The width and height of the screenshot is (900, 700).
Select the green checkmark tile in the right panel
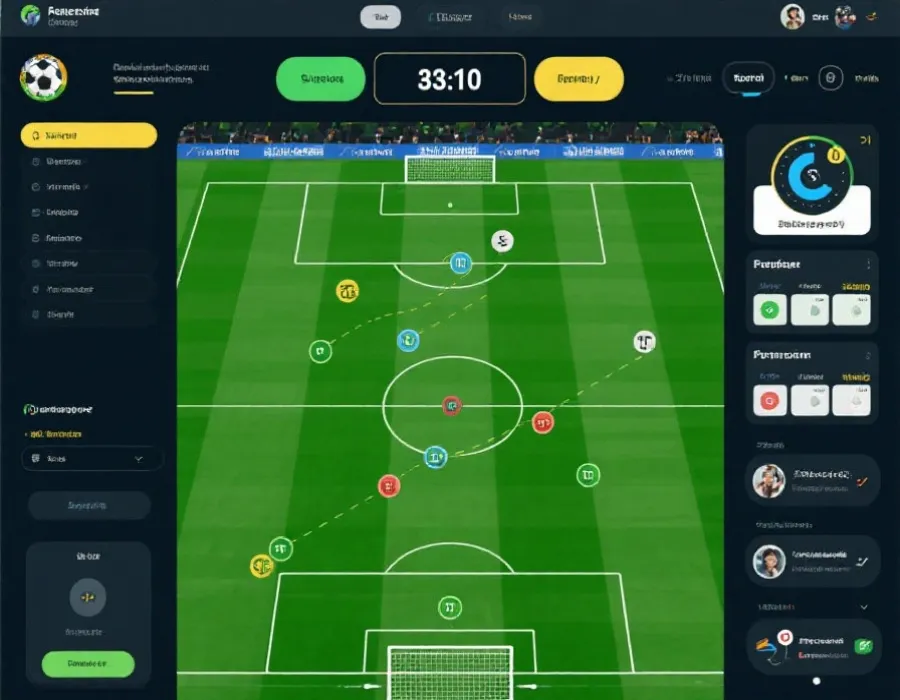coord(769,310)
